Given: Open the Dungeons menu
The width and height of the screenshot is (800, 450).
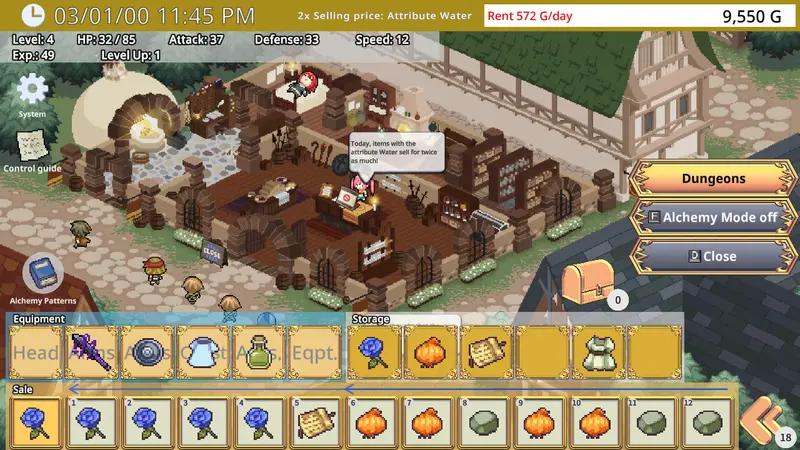Looking at the screenshot, I should (713, 179).
